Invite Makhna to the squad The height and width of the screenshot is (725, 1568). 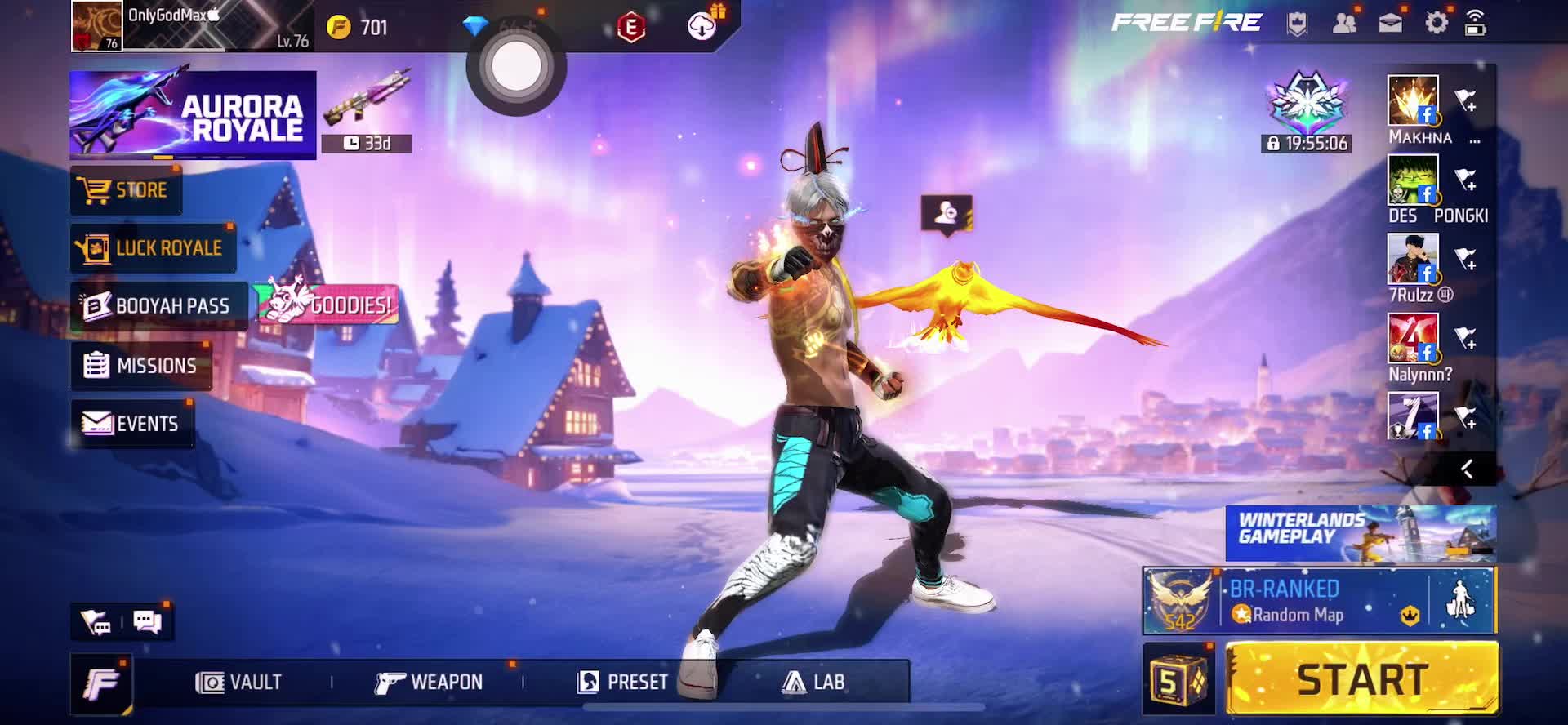coord(1466,101)
